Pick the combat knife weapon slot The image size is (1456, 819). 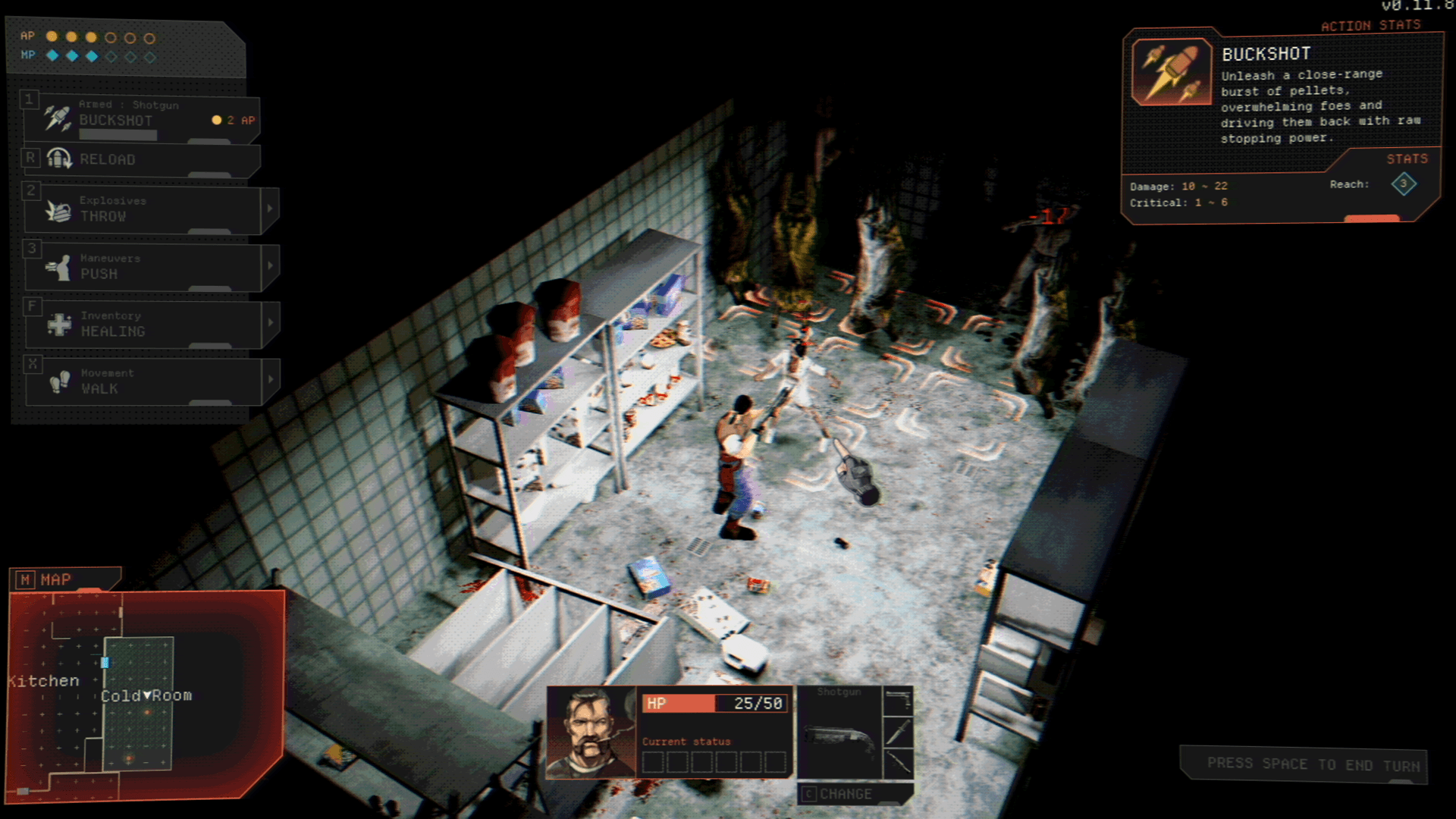[899, 733]
